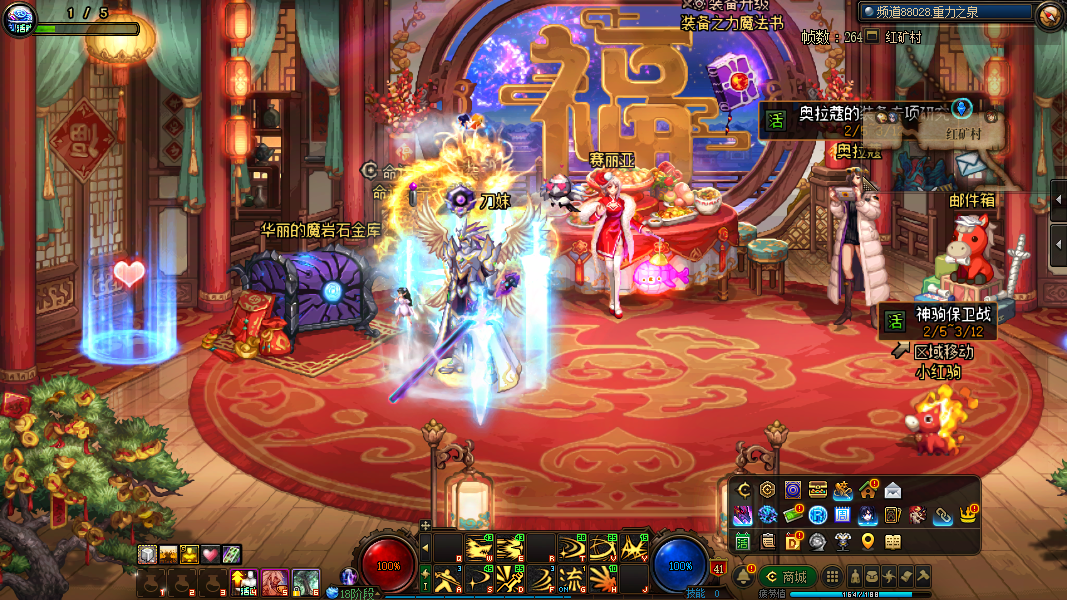The image size is (1067, 600).
Task: Use the heart icon in the buff row
Action: click(210, 554)
